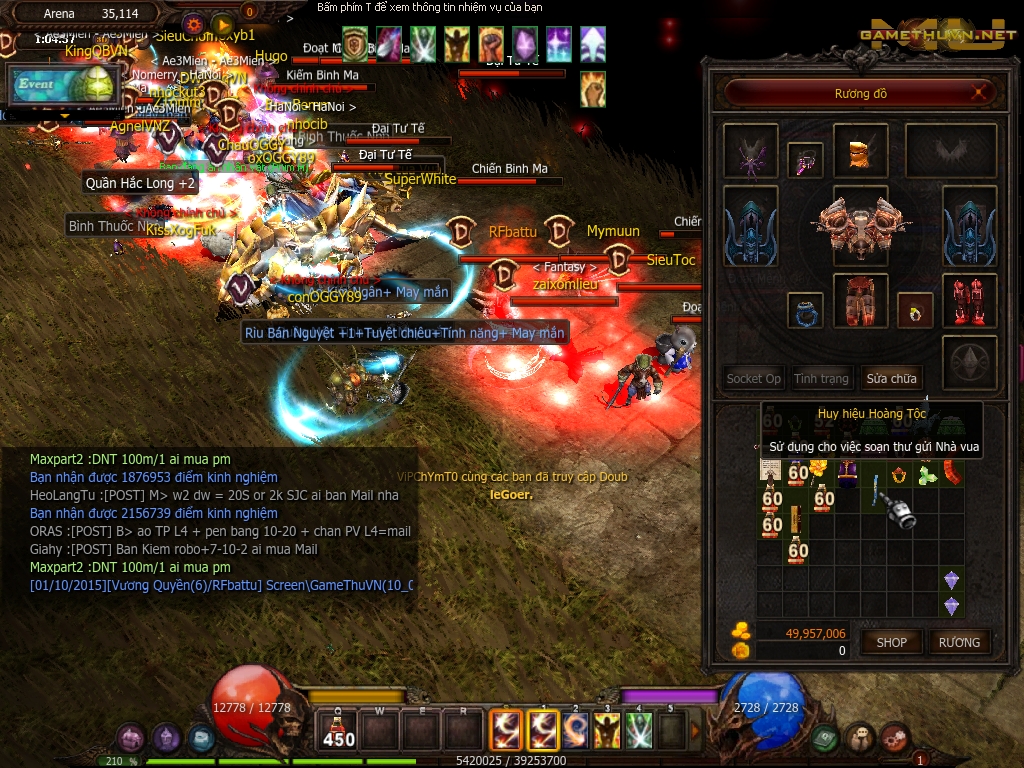1024x768 pixels.
Task: Select the purple pet slot
Action: tap(750, 152)
